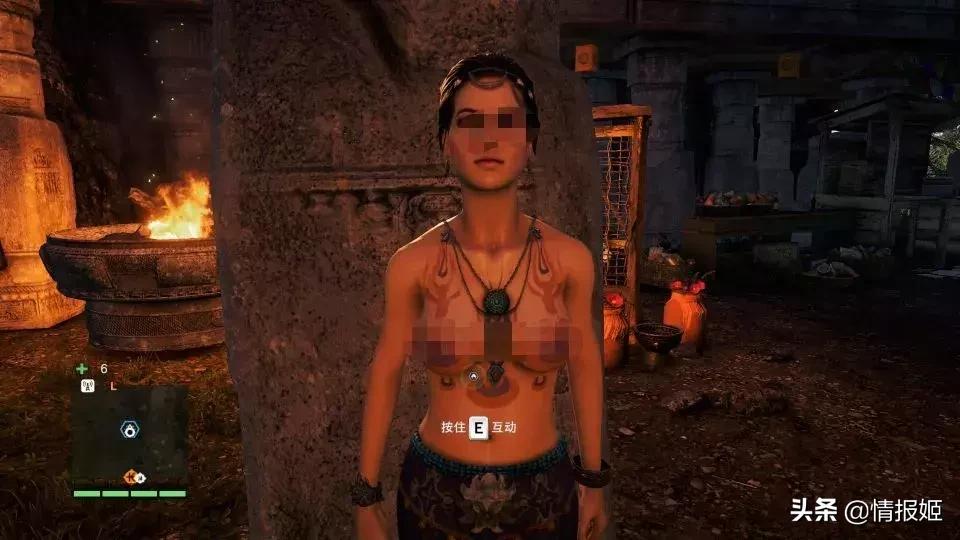Select the hexagon marker in the minimap center
960x540 pixels.
click(129, 429)
